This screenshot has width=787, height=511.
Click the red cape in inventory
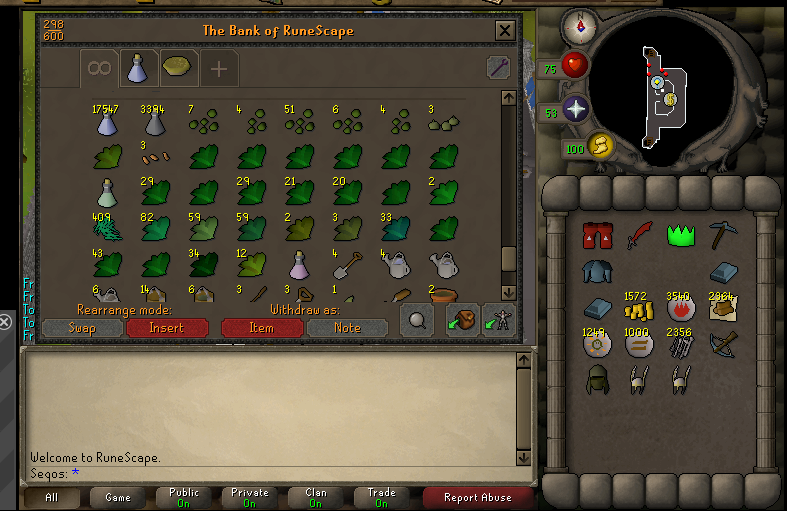coord(597,236)
